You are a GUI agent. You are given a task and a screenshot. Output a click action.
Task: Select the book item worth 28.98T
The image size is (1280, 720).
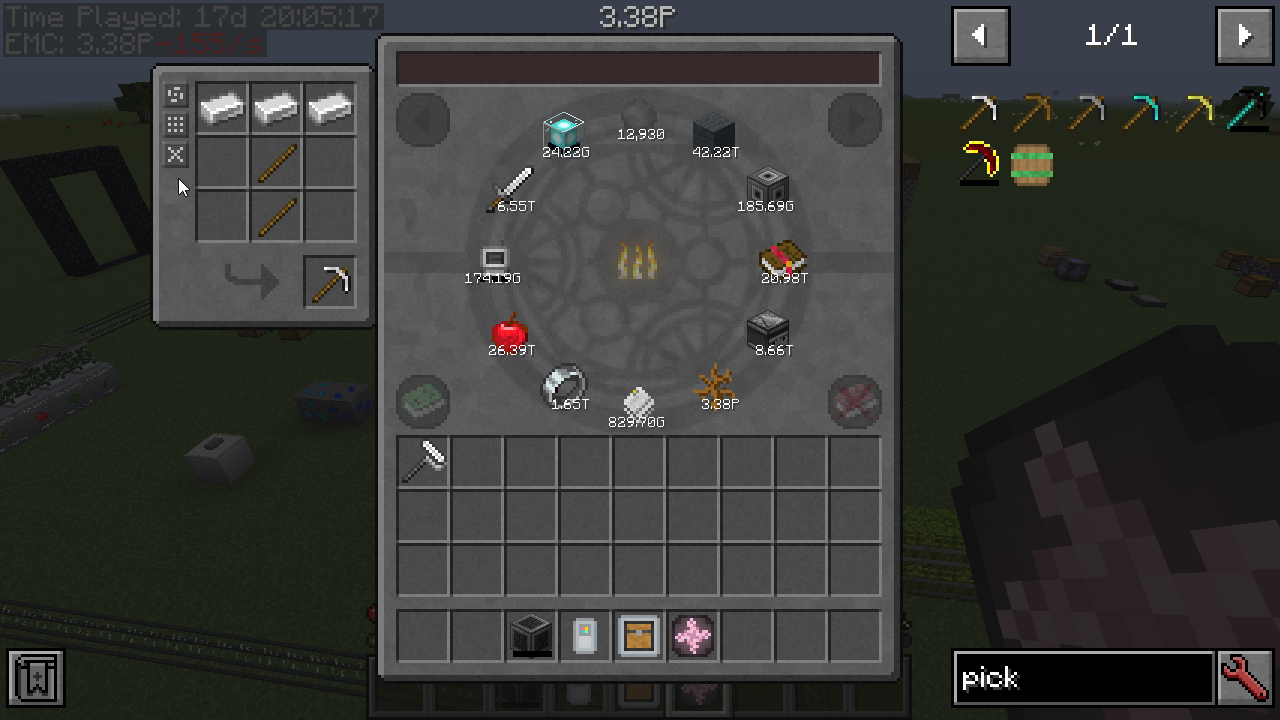(783, 259)
